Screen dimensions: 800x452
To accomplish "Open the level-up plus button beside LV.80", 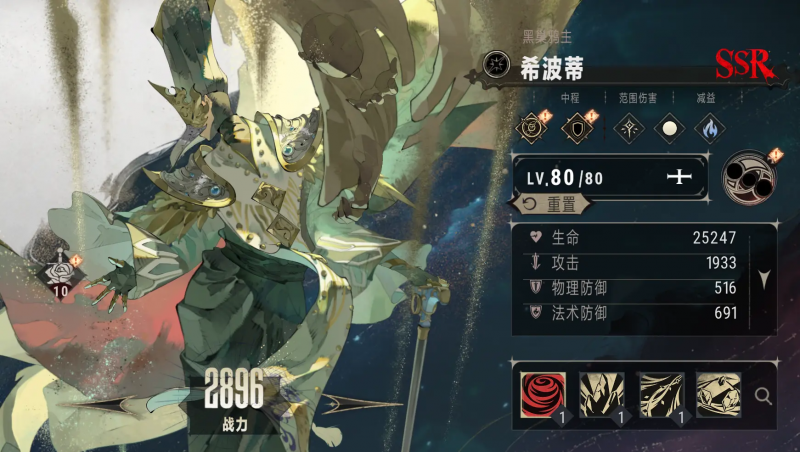I will point(680,177).
